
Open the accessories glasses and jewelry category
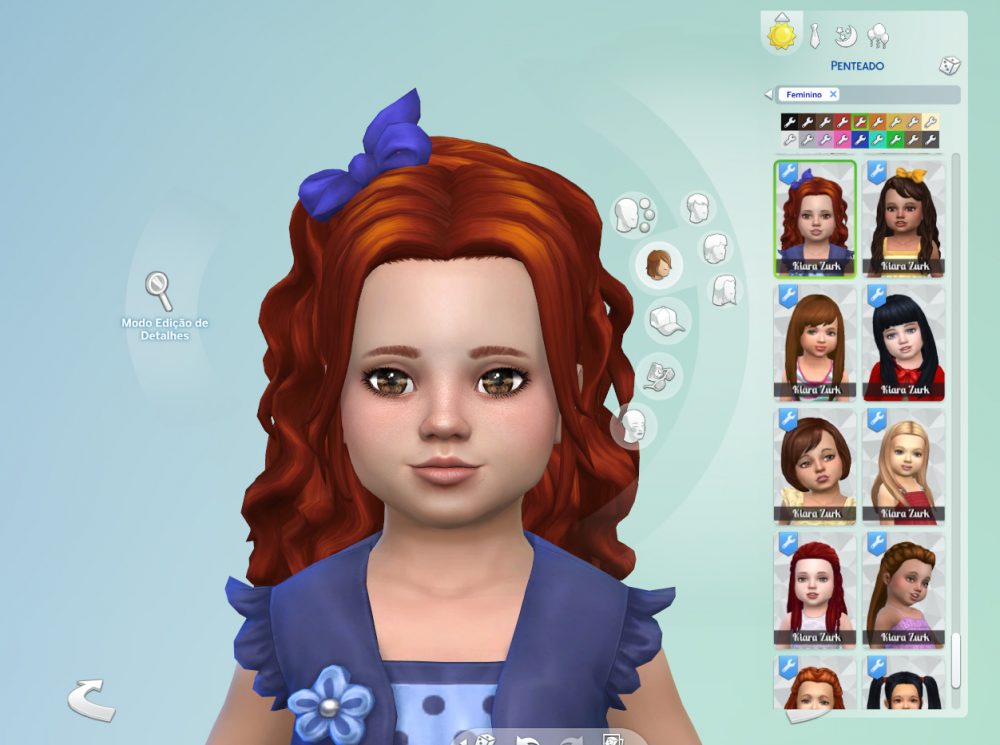(x=660, y=373)
